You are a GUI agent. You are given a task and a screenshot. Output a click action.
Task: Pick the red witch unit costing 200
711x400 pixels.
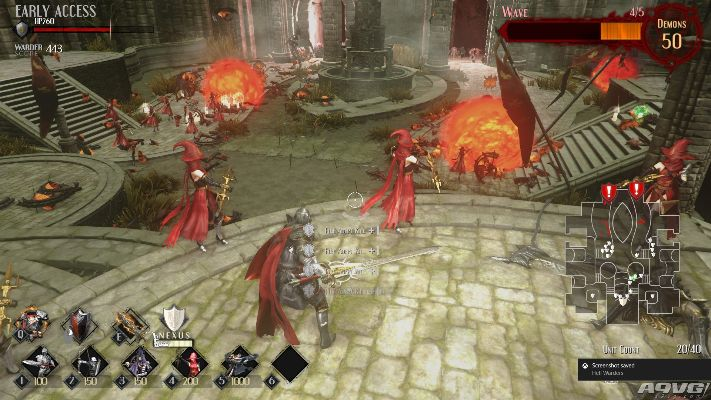pyautogui.click(x=189, y=362)
